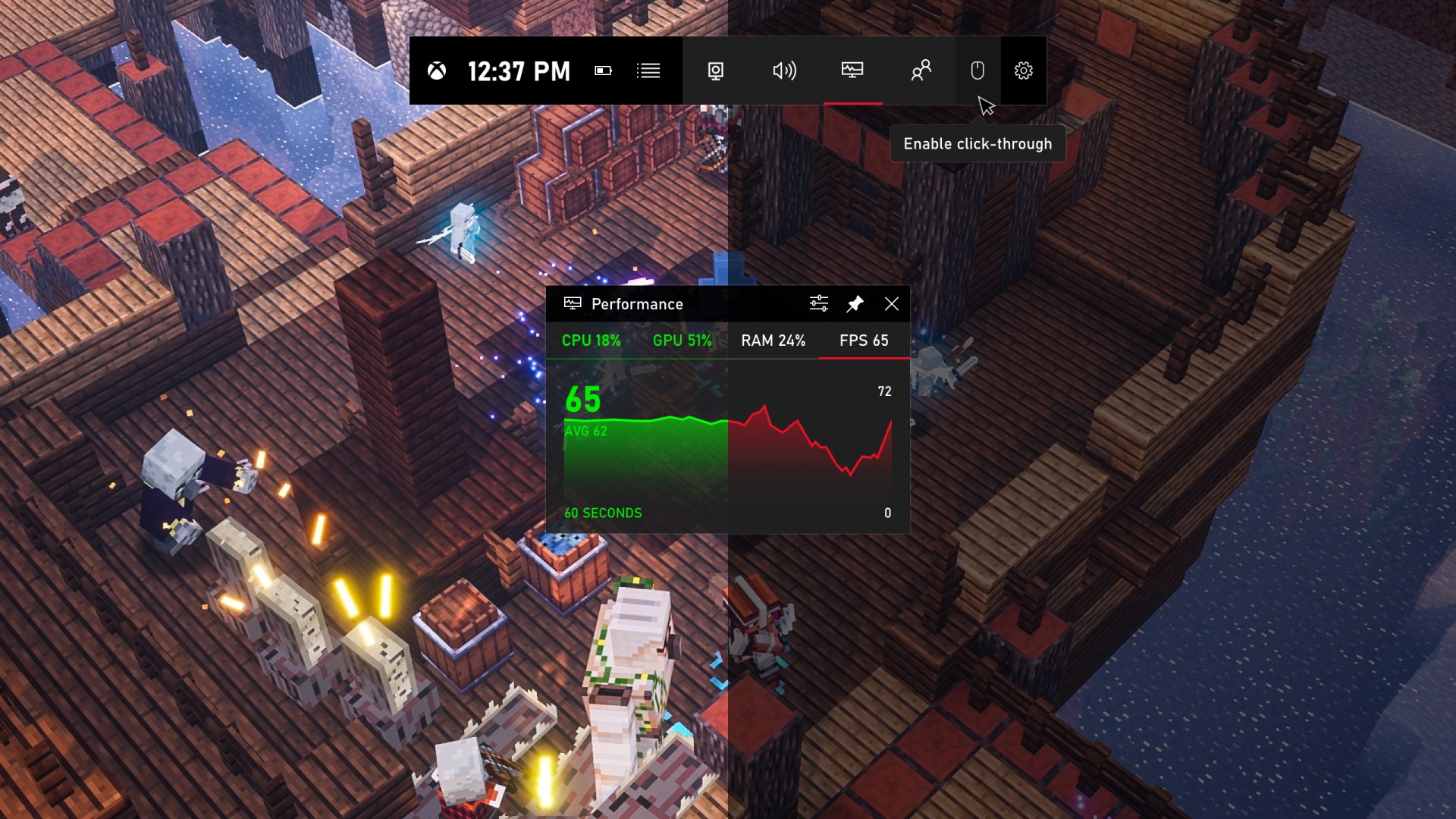Click the Performance title graph icon
This screenshot has width=1456, height=819.
coord(574,303)
